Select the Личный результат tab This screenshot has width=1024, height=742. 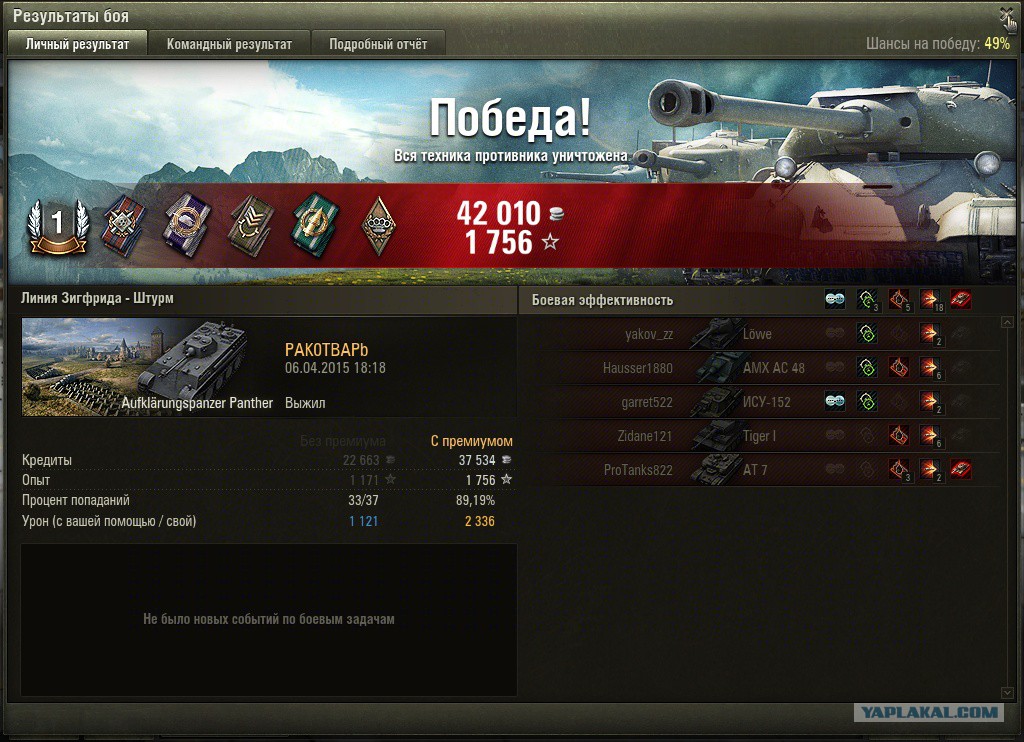[x=77, y=44]
